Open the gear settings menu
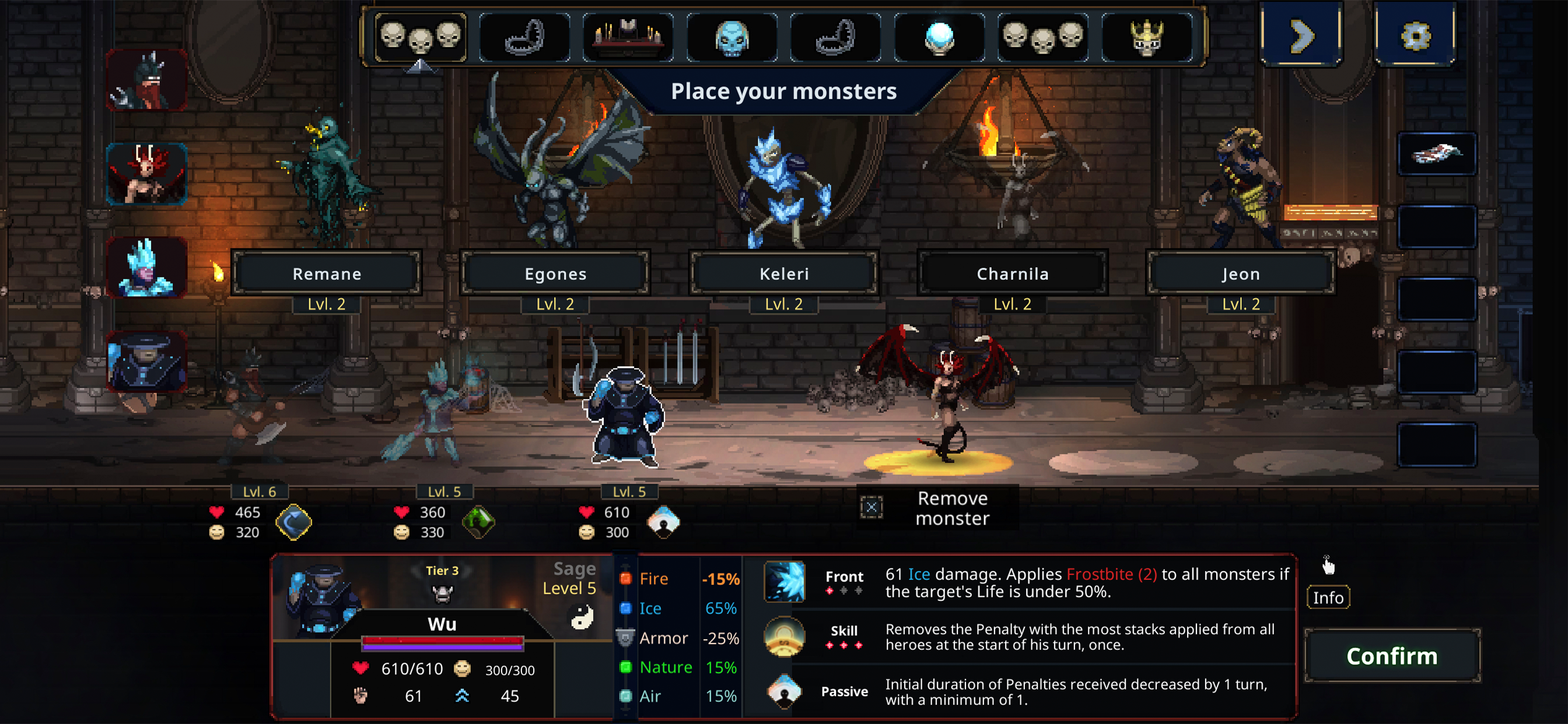This screenshot has height=724, width=1568. (1415, 36)
